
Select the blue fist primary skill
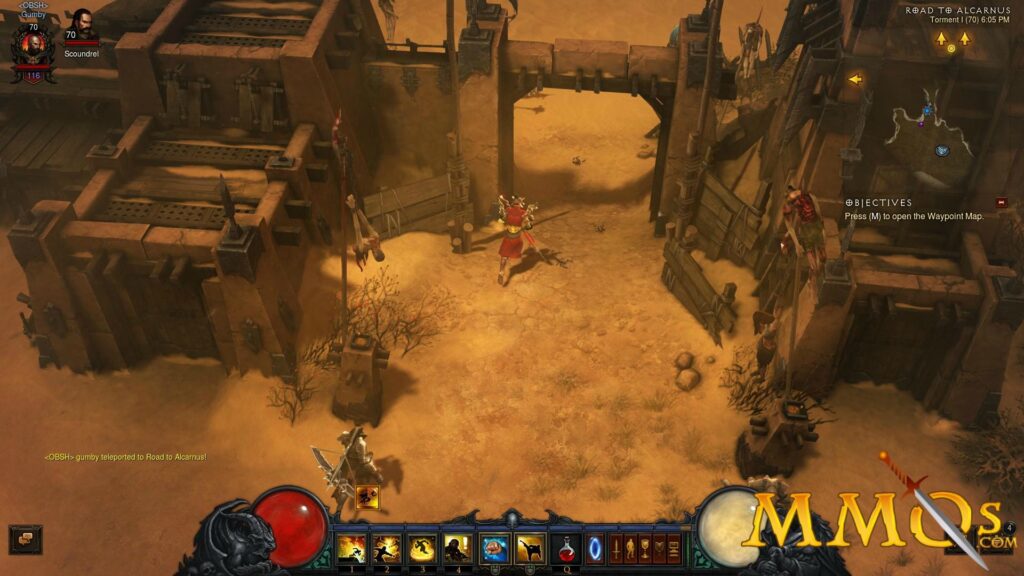click(x=494, y=548)
